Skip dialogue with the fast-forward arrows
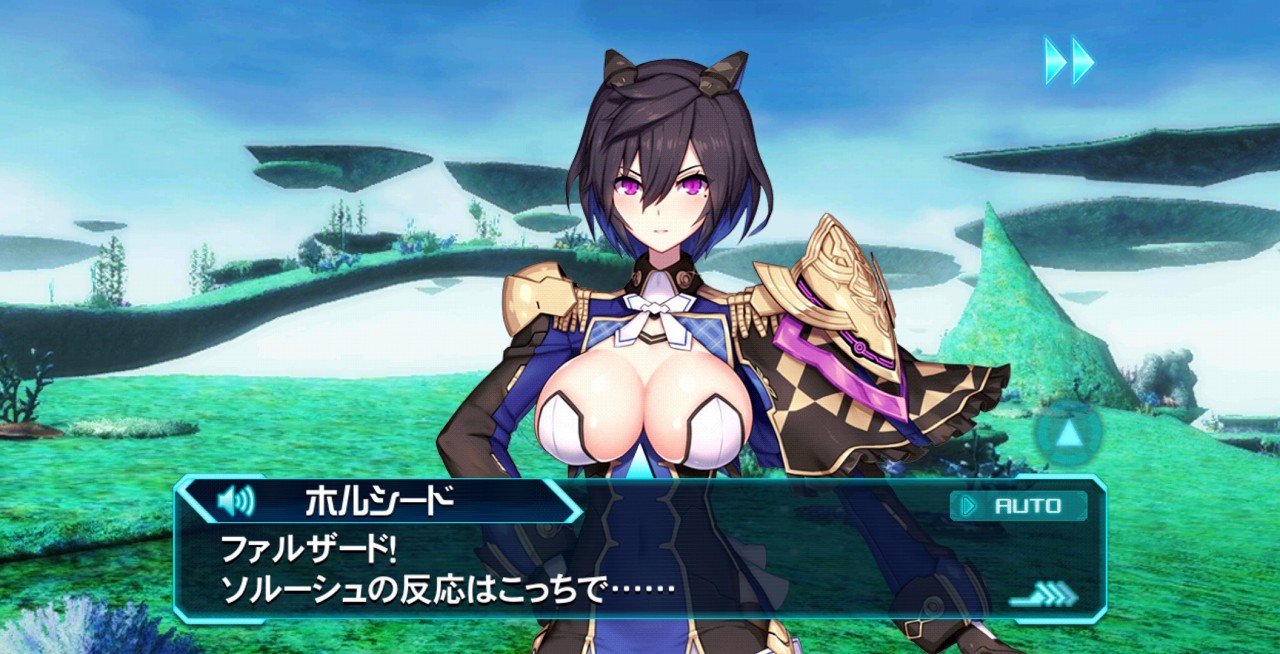The height and width of the screenshot is (654, 1280). click(1069, 61)
